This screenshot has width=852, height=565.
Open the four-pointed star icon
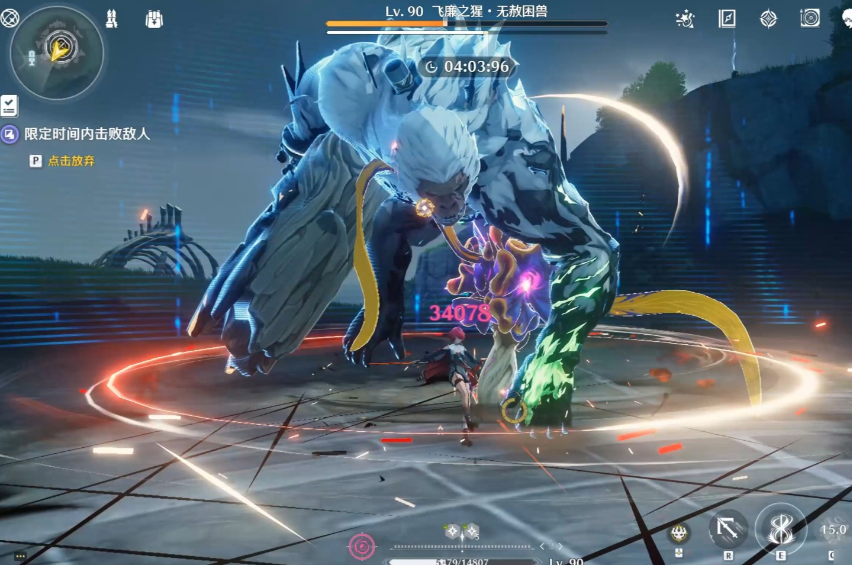pos(768,18)
